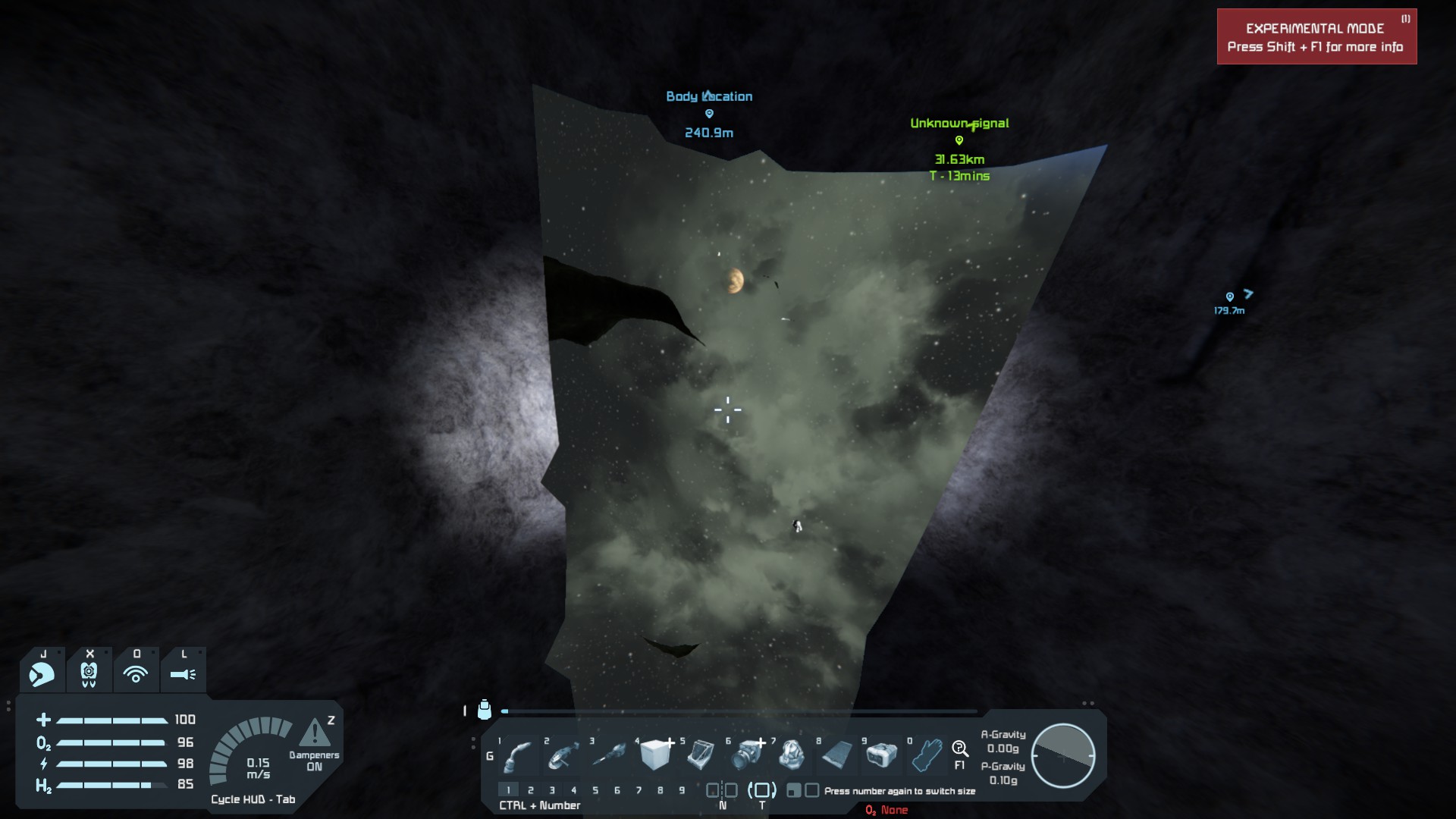Select the welder in toolbar slot 1
1456x819 pixels.
519,755
